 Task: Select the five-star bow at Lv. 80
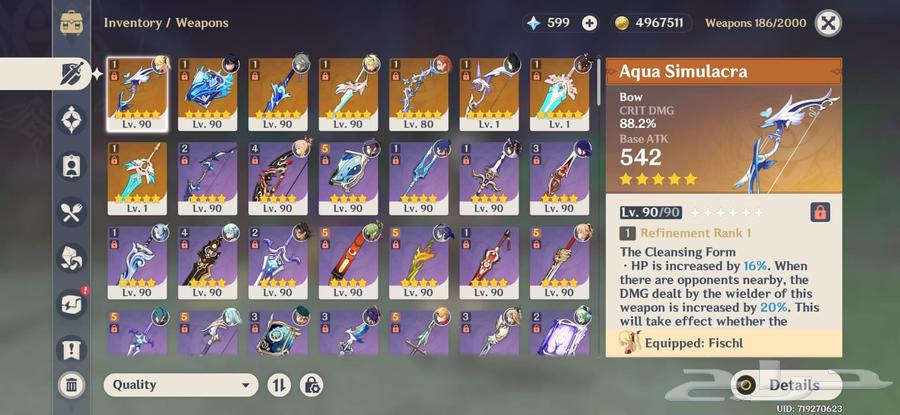[x=418, y=94]
